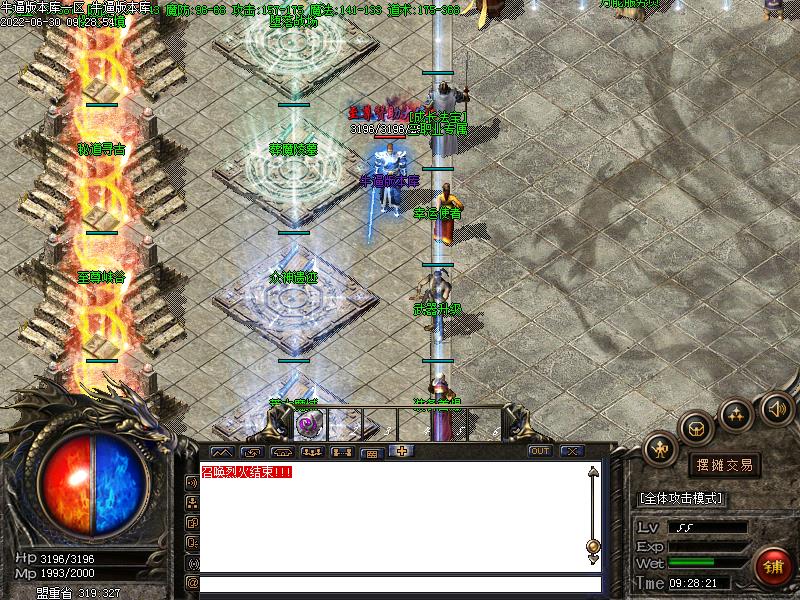Click the grid keypad button above chat

(x=372, y=452)
